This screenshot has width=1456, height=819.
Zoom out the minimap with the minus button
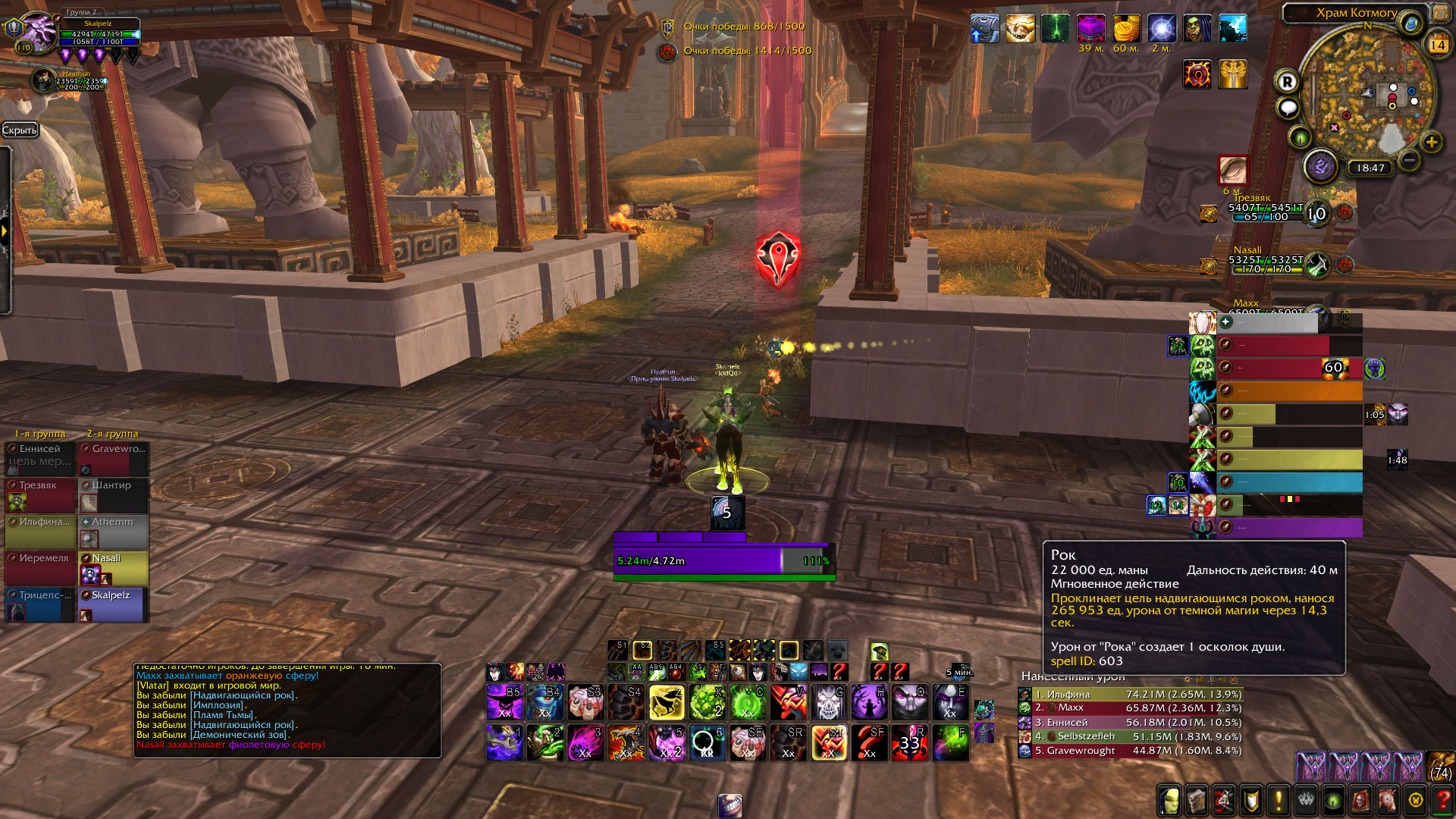(1409, 160)
